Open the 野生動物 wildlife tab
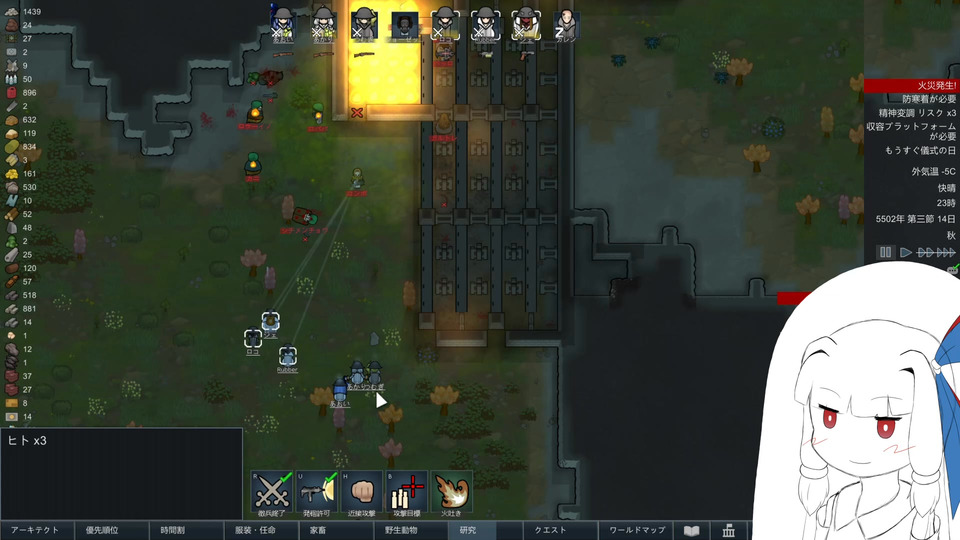 393,531
